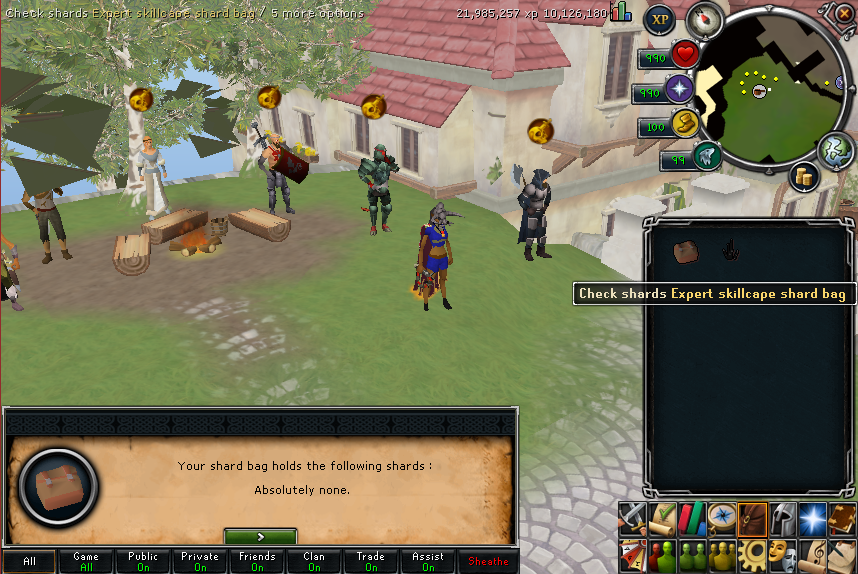Screen dimensions: 858x574
Task: Click the red heart life points orb
Action: coord(685,54)
